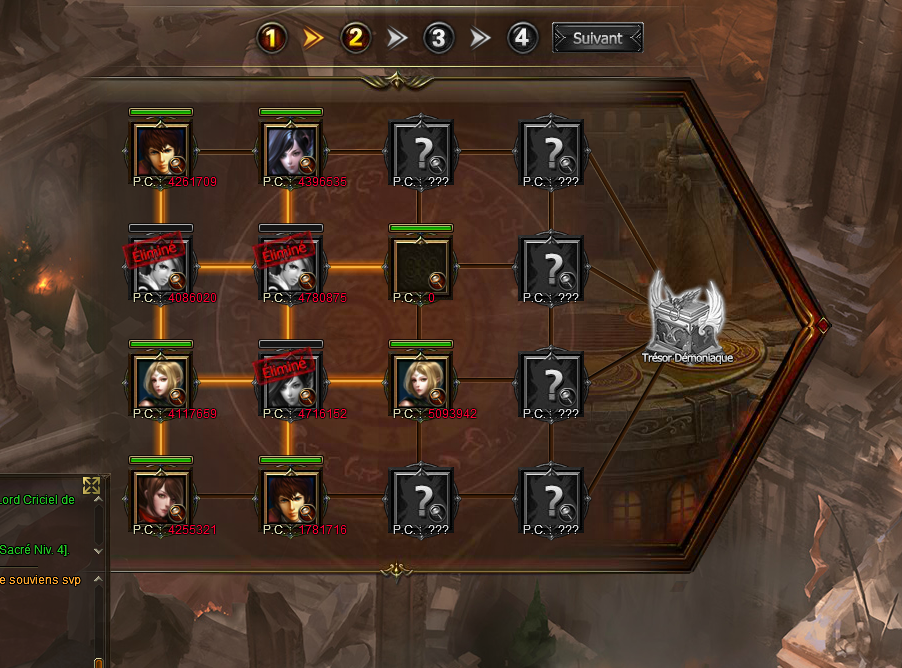Select the opponent with P.C. 1781716

(x=289, y=497)
